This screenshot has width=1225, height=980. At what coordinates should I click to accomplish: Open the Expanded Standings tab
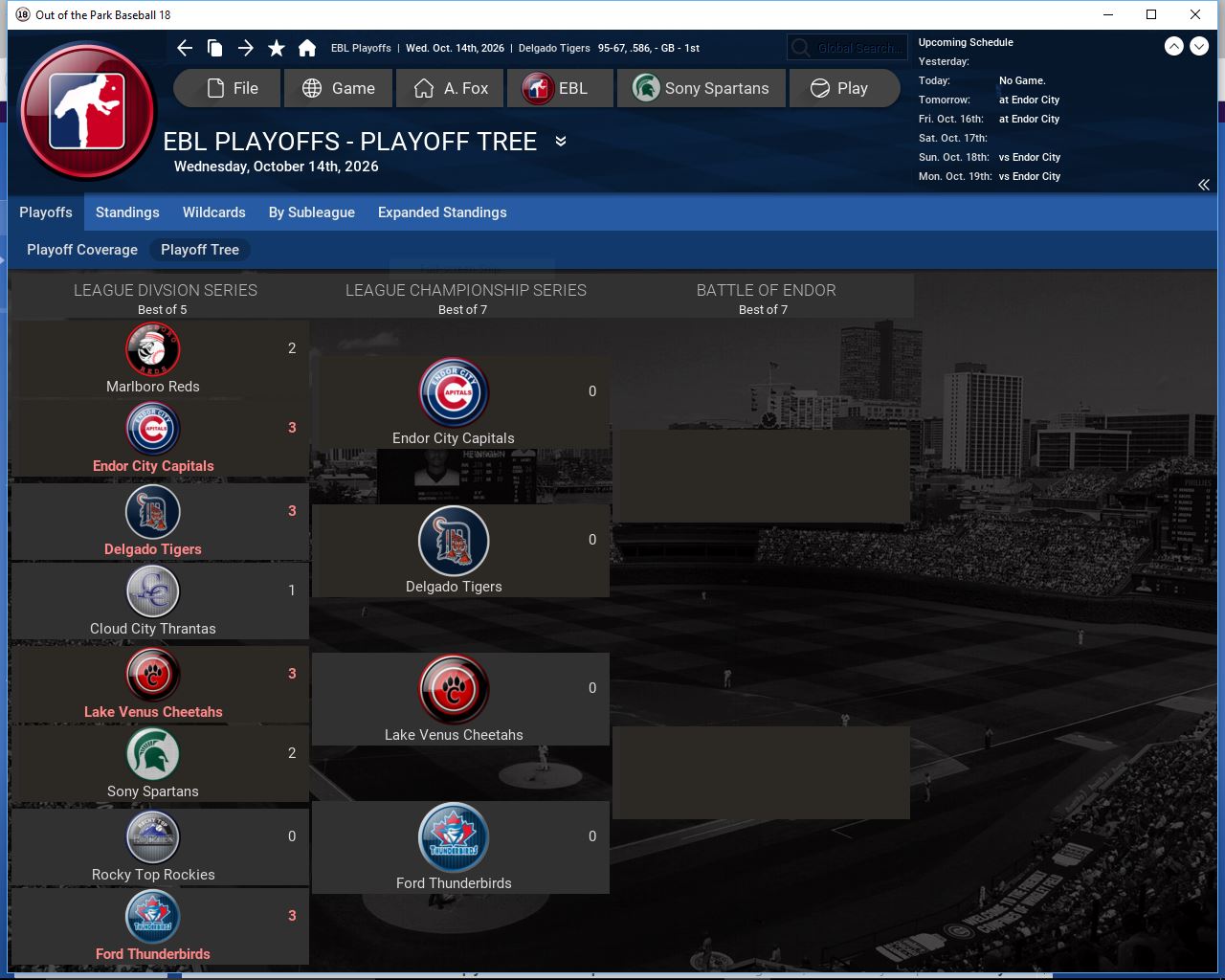[x=442, y=212]
